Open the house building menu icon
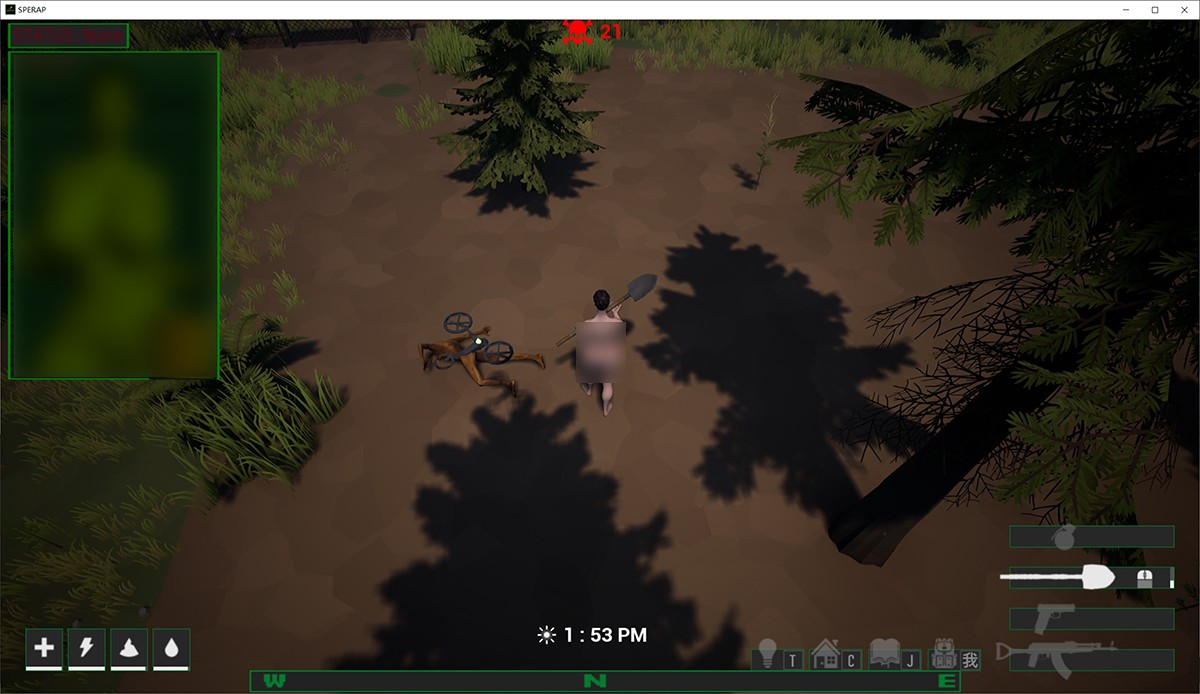 (x=825, y=654)
